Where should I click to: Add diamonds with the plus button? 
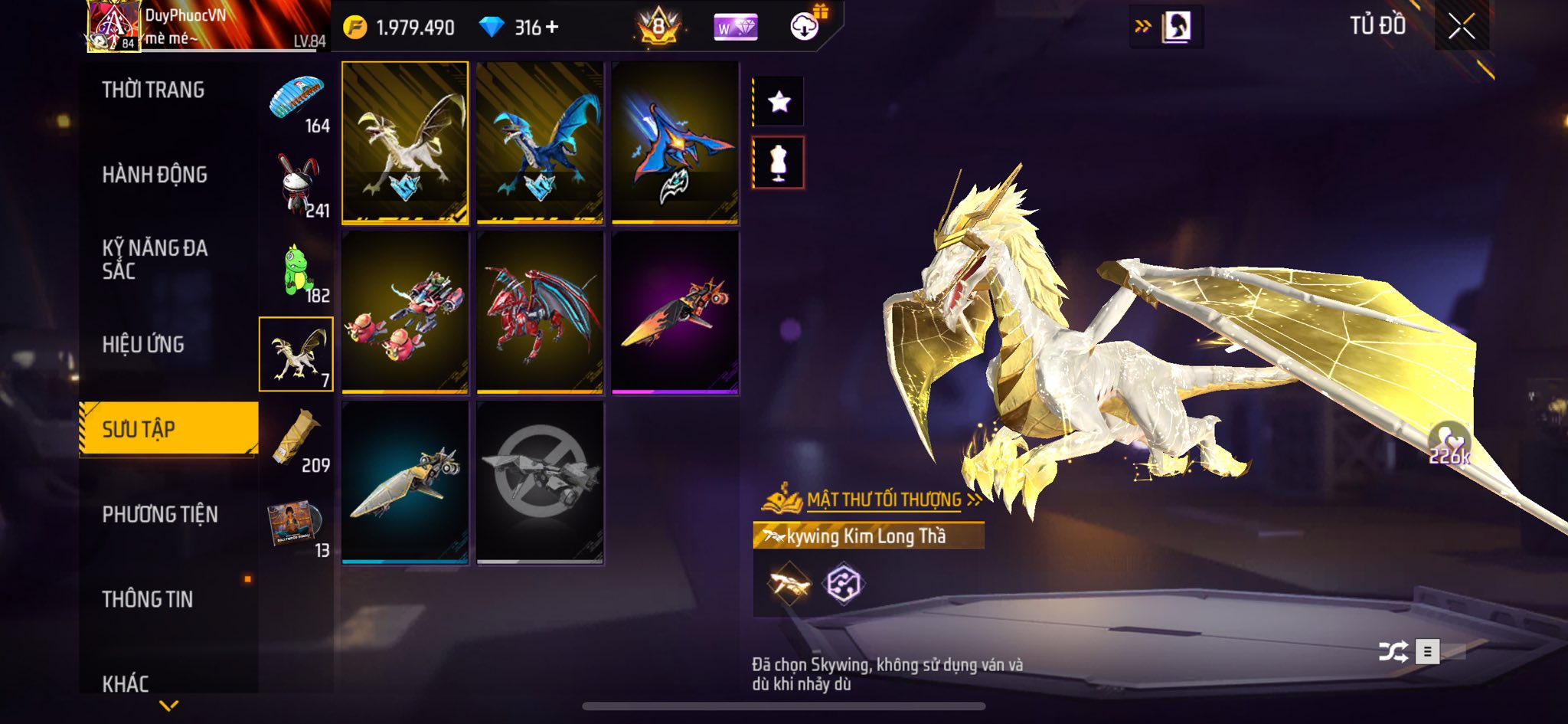[552, 28]
